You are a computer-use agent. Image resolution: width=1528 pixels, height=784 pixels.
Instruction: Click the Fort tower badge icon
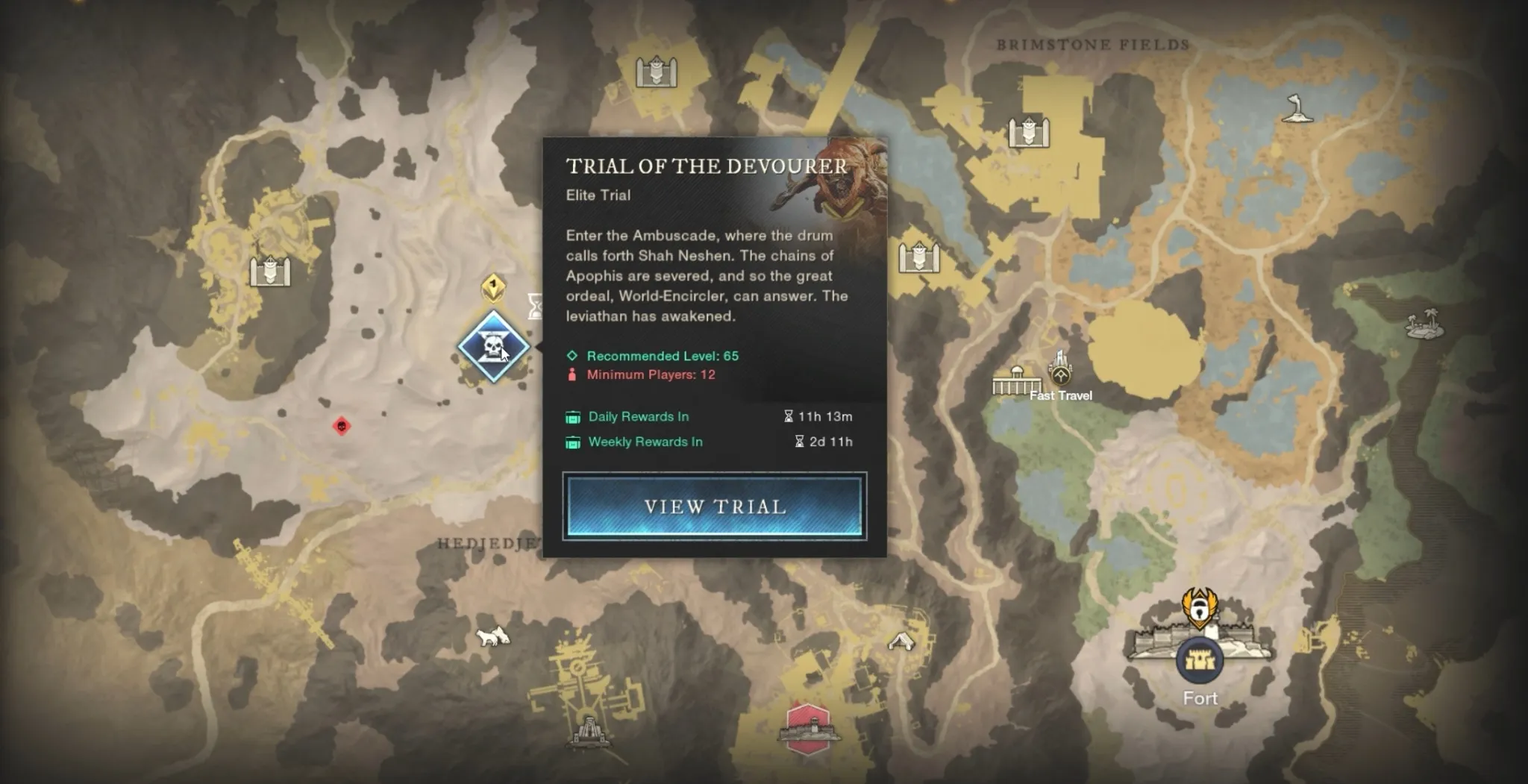click(1199, 661)
